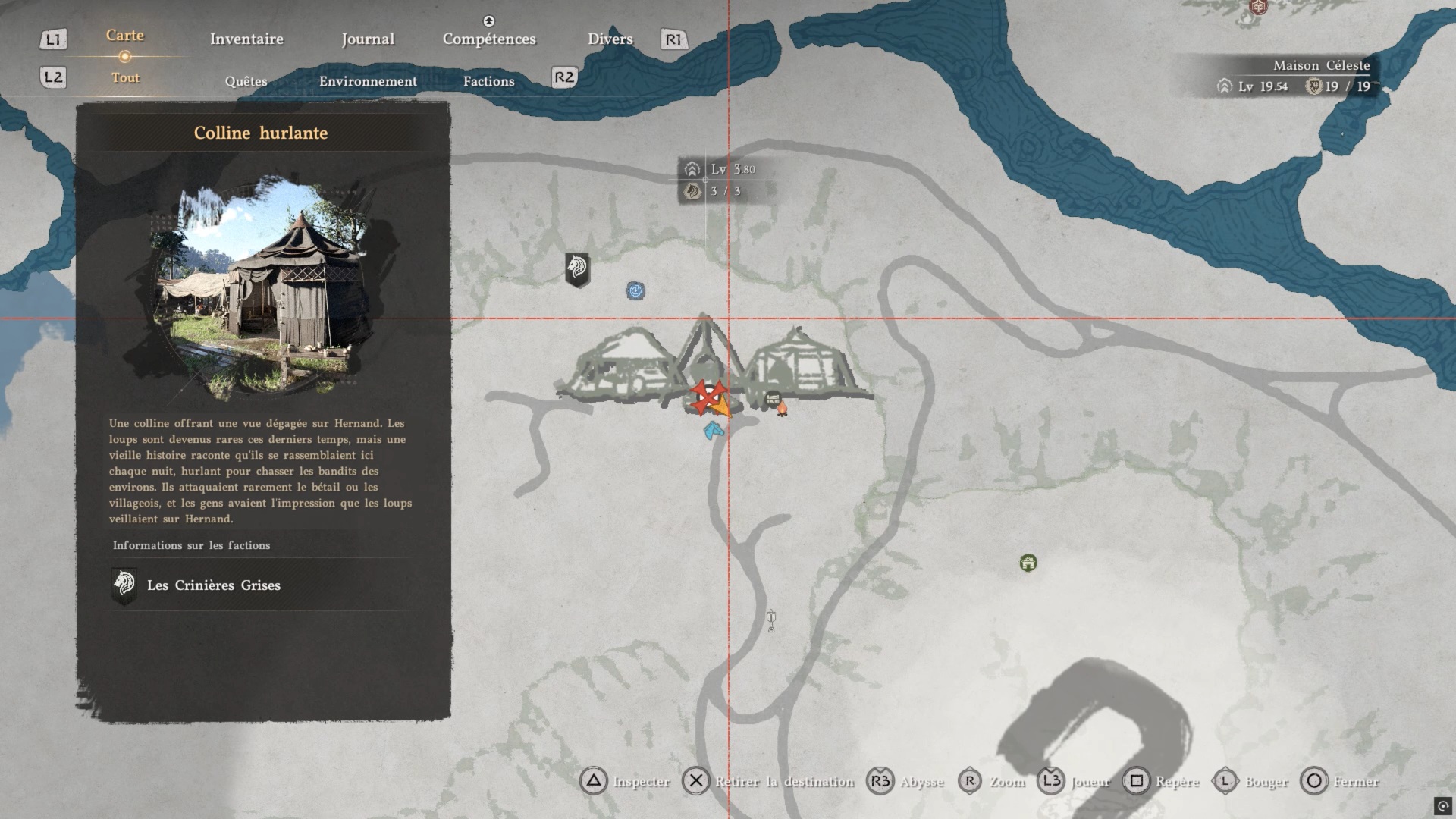The image size is (1456, 819).
Task: Select the red crossed destination marker
Action: (708, 396)
